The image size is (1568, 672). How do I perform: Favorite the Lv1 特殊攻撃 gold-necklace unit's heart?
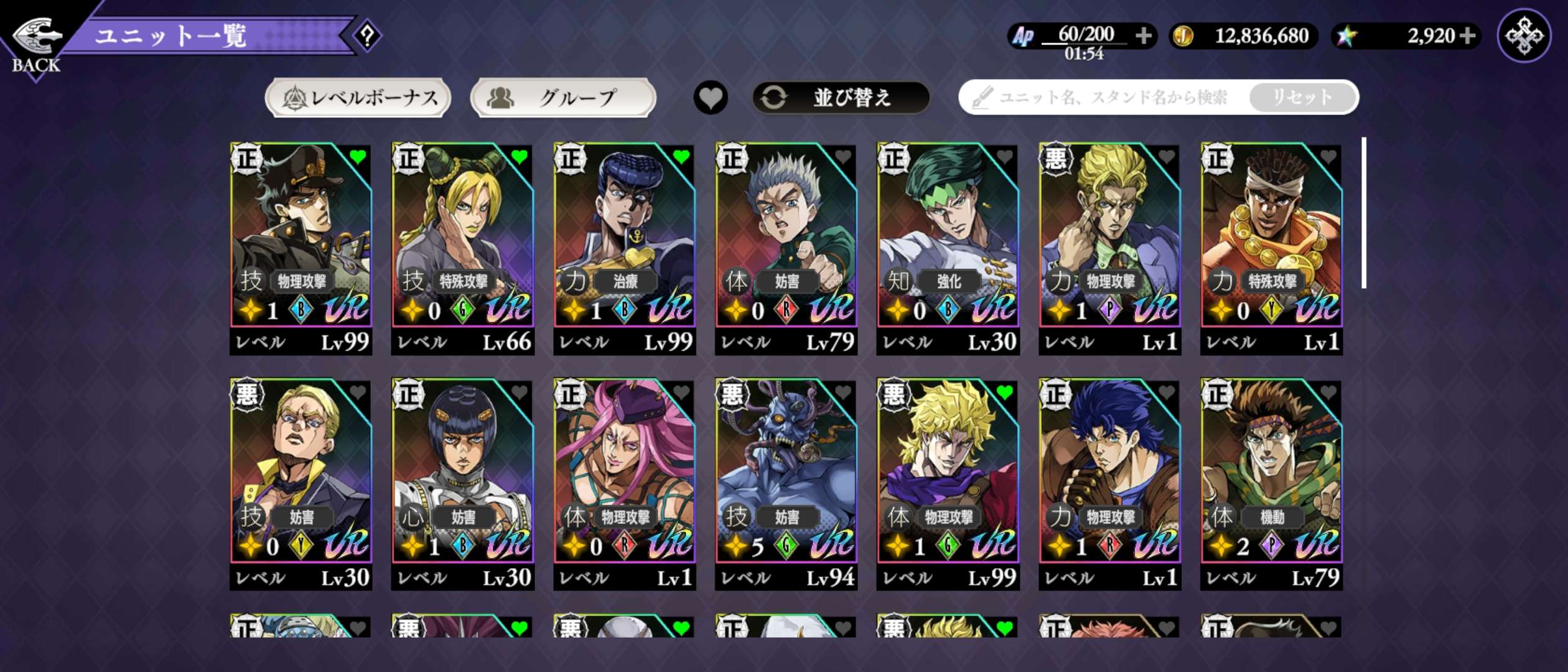tap(1328, 157)
